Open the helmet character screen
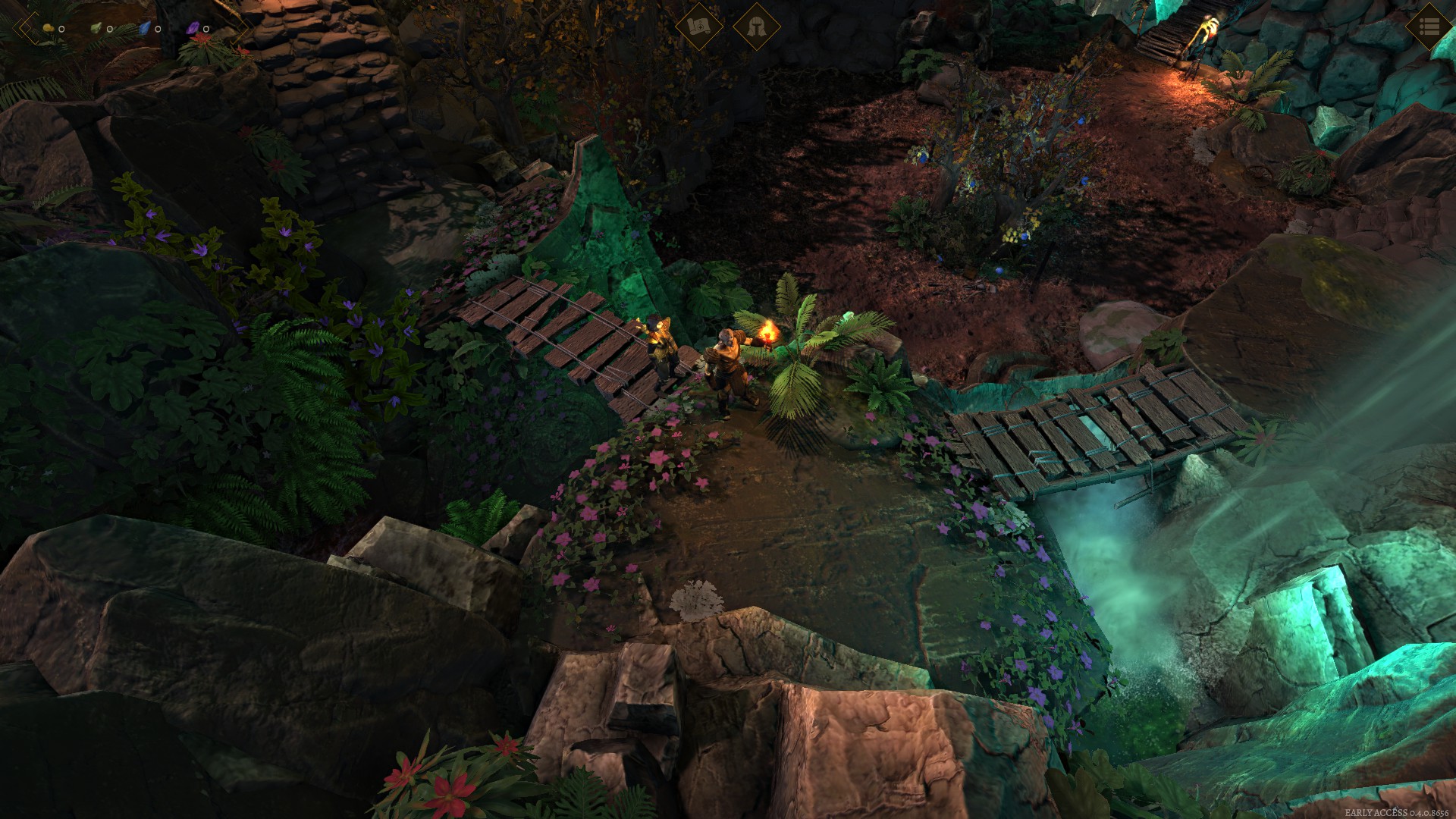 756,27
